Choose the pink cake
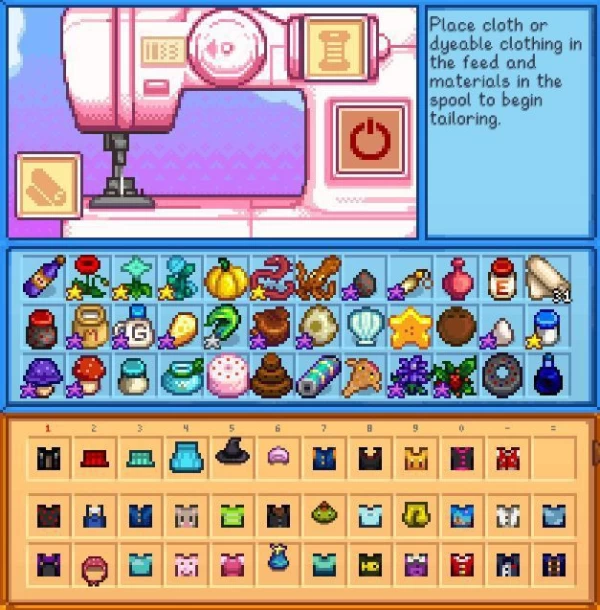The height and width of the screenshot is (610, 600). tap(225, 376)
